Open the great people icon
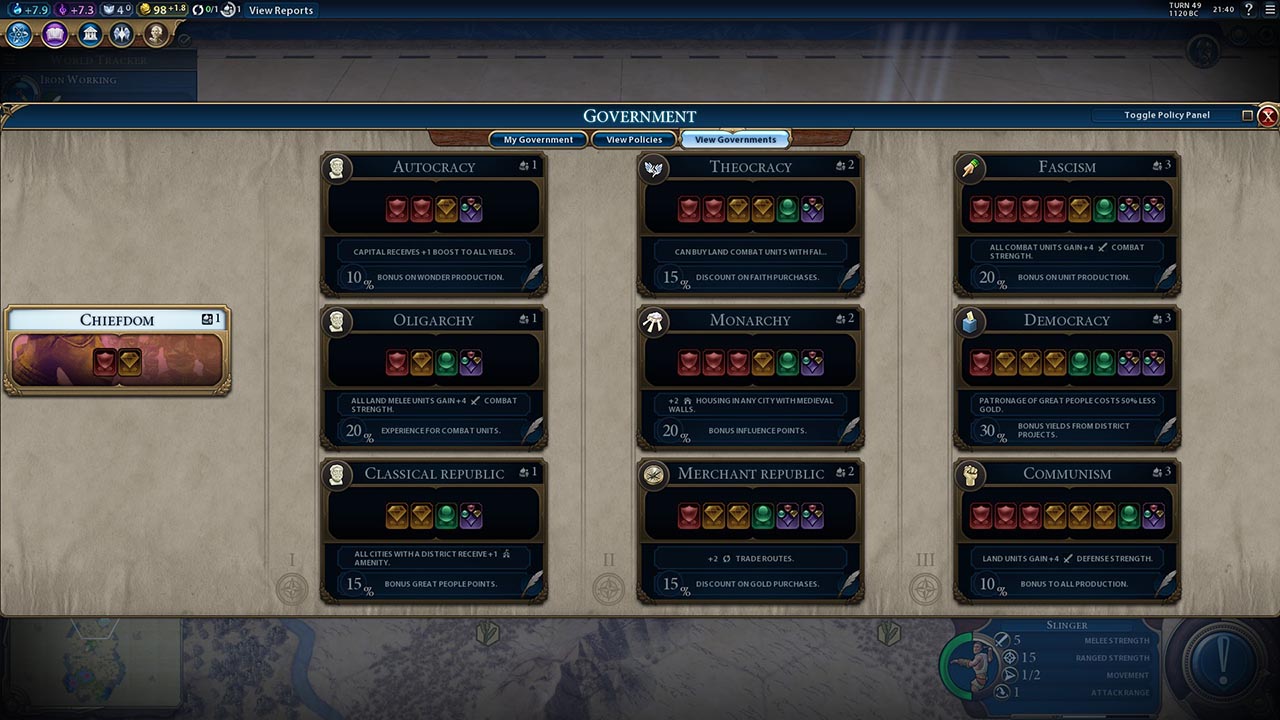 pyautogui.click(x=155, y=35)
